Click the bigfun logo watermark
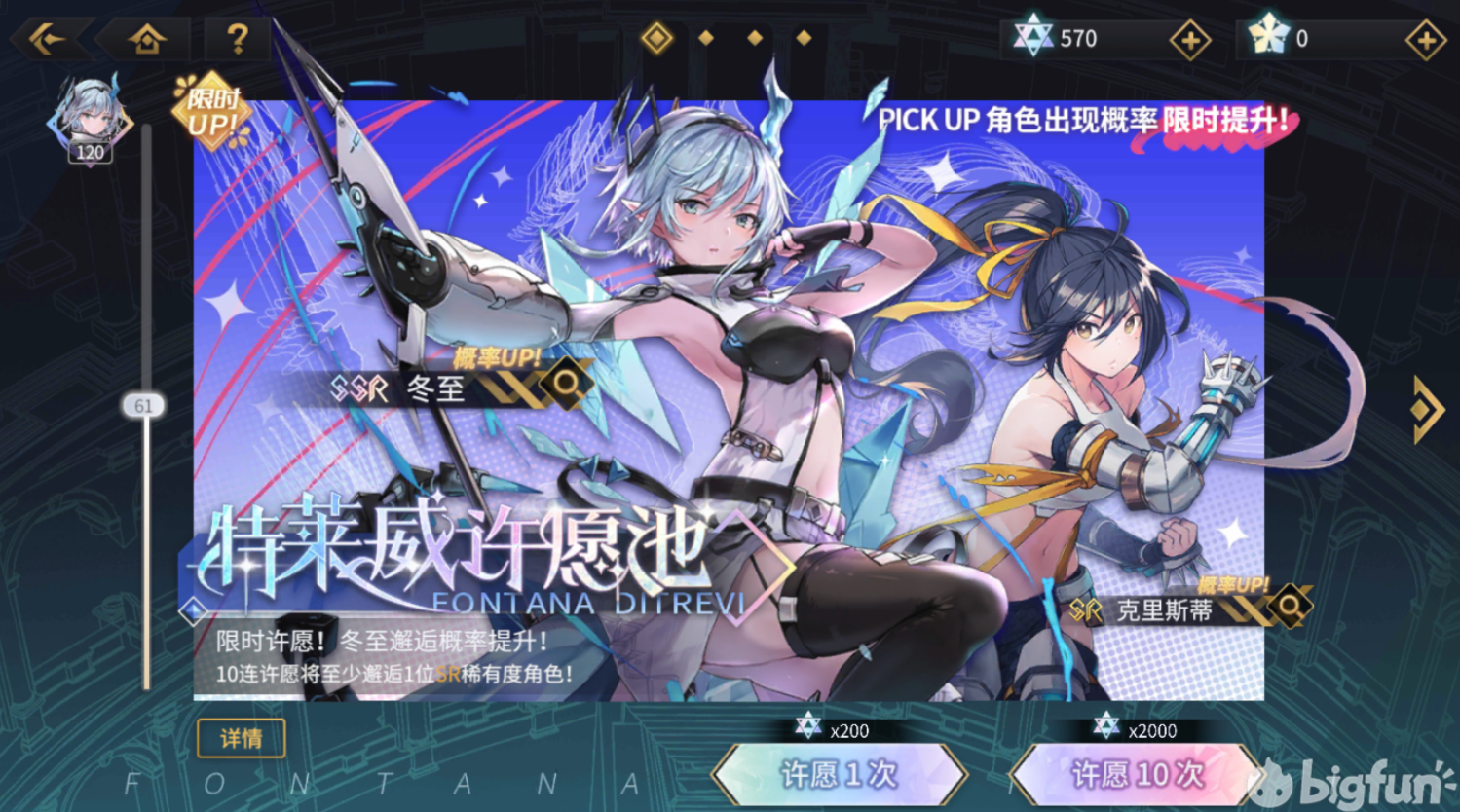Image resolution: width=1460 pixels, height=812 pixels. [1349, 779]
